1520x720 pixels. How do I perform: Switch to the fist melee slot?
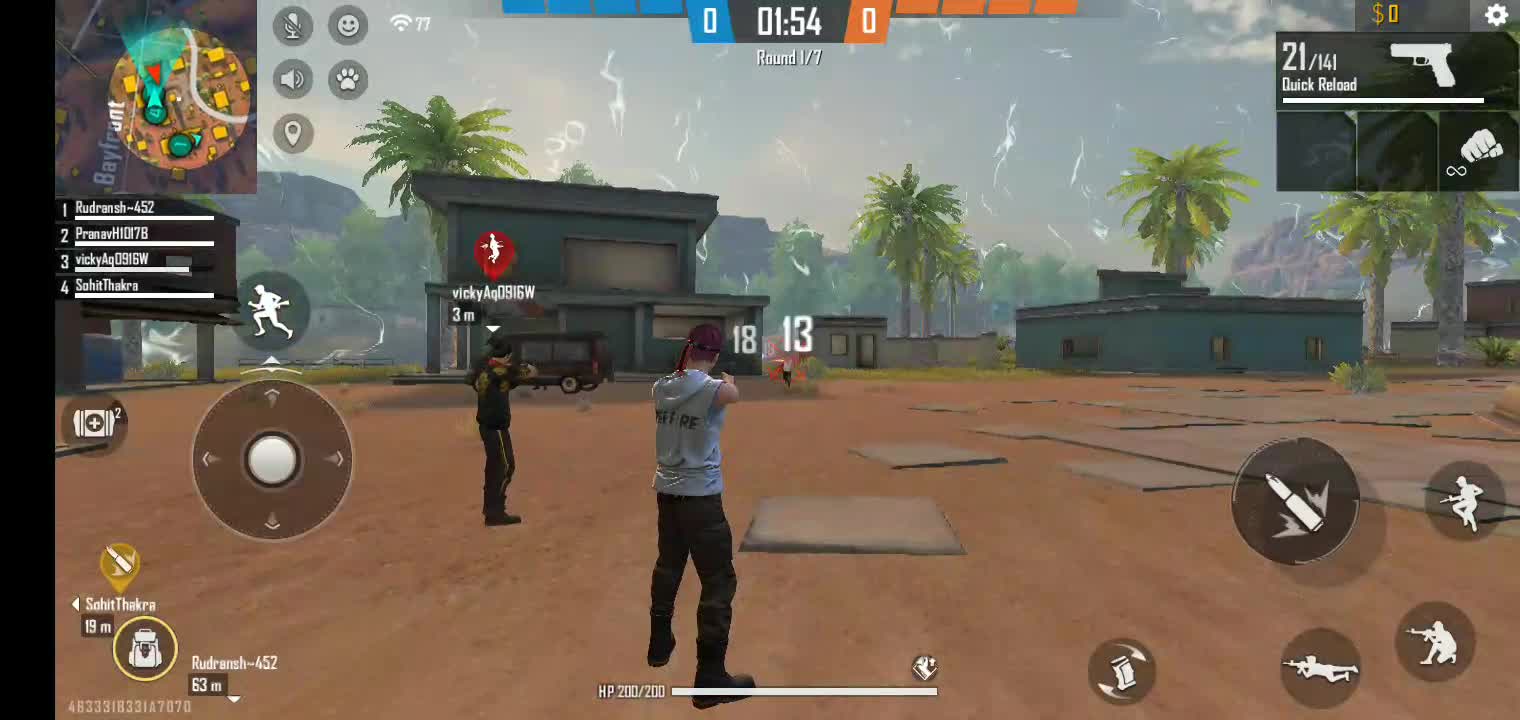point(1479,153)
